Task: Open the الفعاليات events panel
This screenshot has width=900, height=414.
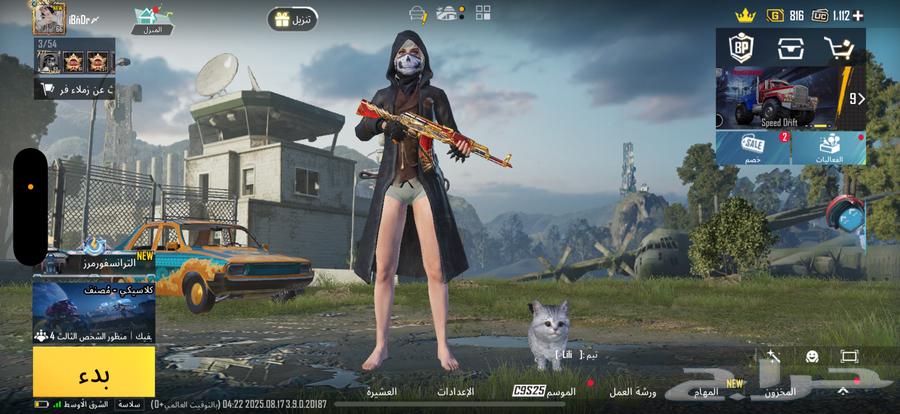Action: point(828,149)
